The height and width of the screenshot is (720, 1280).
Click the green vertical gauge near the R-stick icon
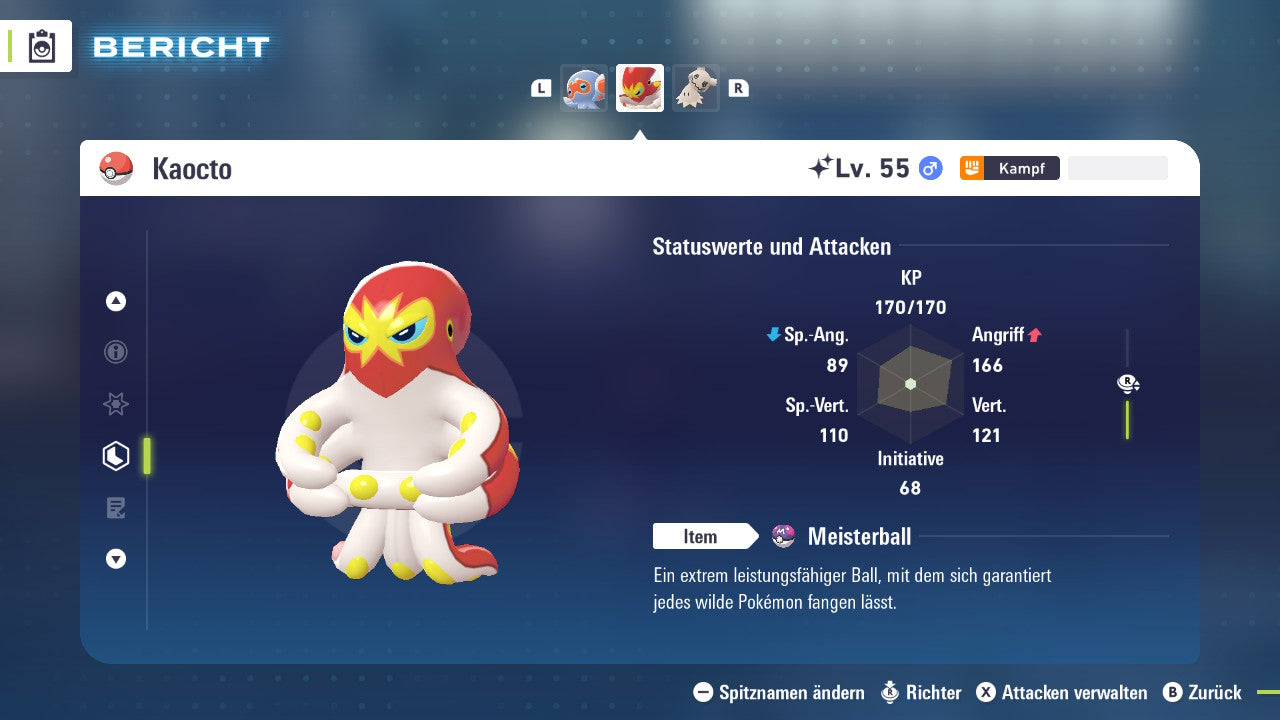(x=1128, y=420)
